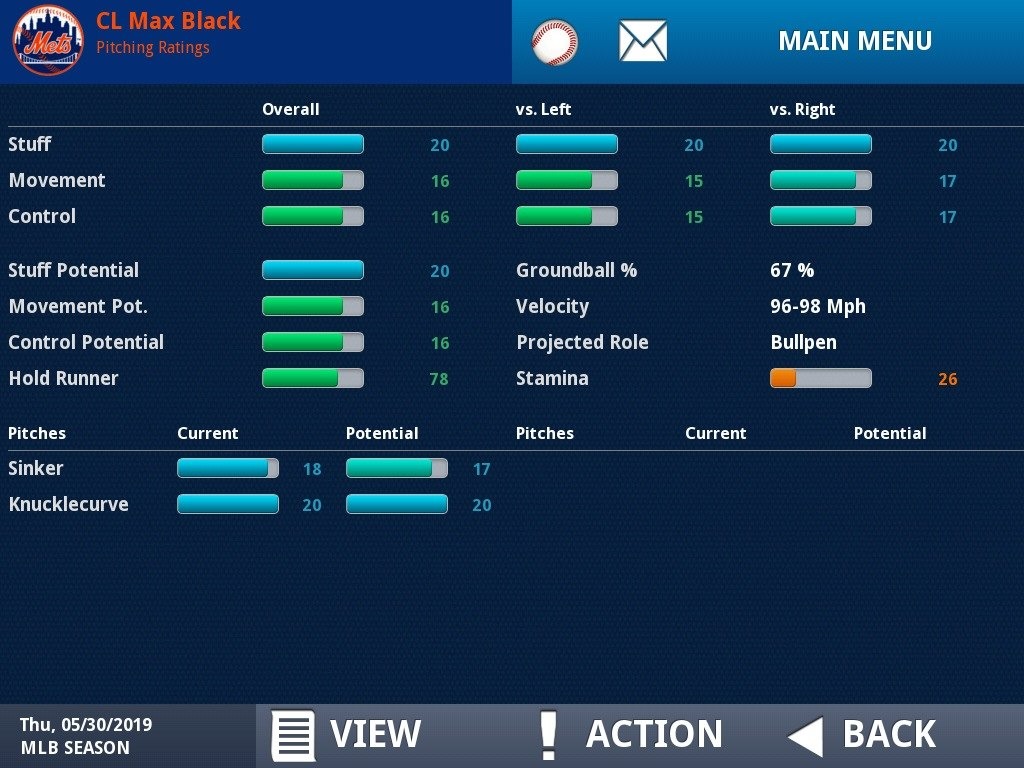Go back to the previous screen
Screen dimensions: 1024x768
862,735
